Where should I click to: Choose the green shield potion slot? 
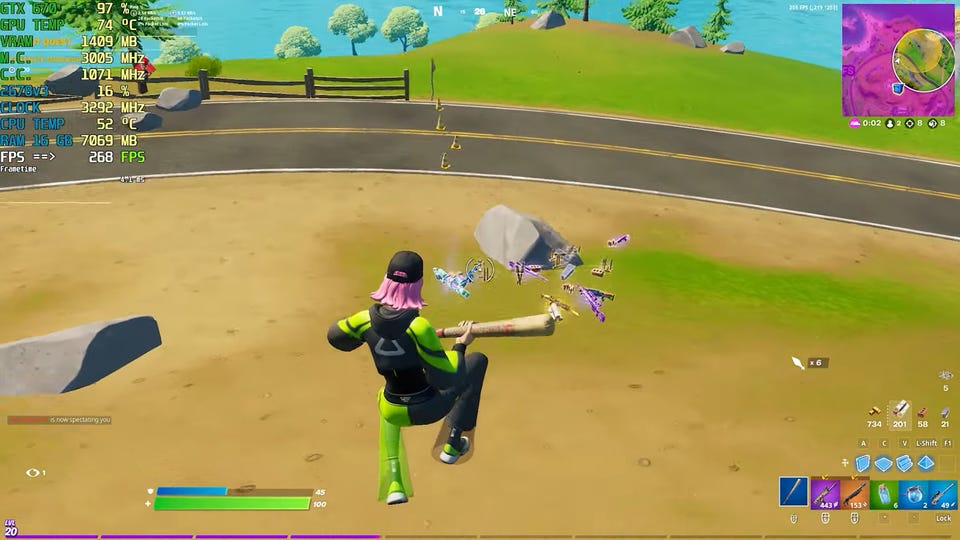click(x=884, y=492)
